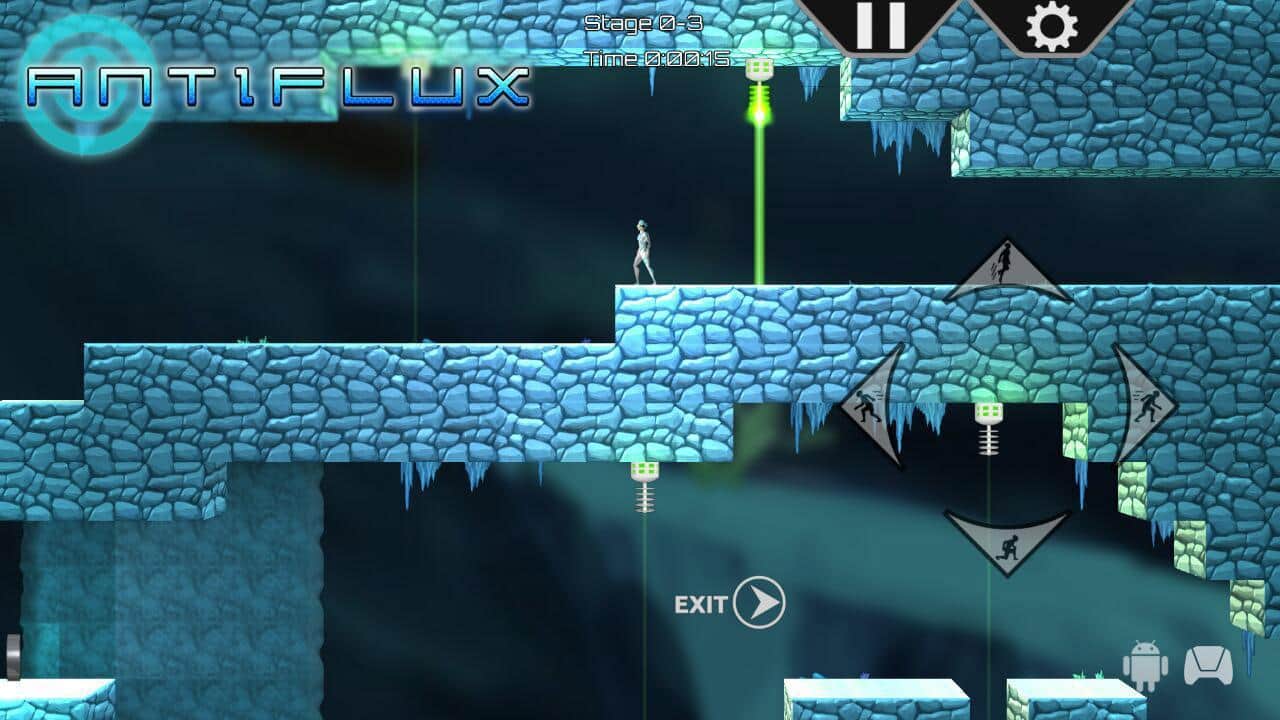The image size is (1280, 720).
Task: Select the gamepad controller icon
Action: click(1206, 663)
